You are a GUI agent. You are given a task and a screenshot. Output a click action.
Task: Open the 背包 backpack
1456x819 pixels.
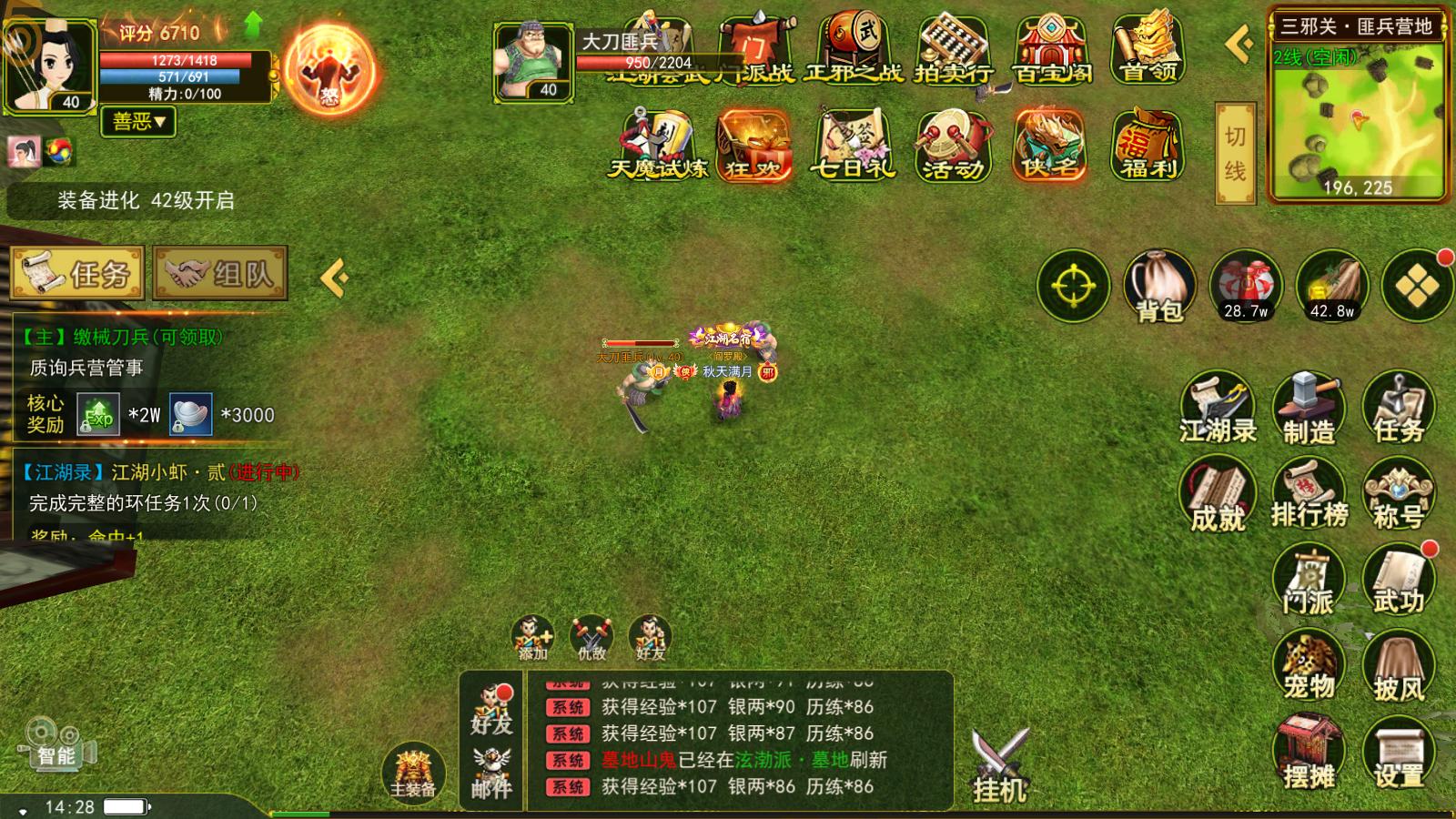click(1159, 287)
